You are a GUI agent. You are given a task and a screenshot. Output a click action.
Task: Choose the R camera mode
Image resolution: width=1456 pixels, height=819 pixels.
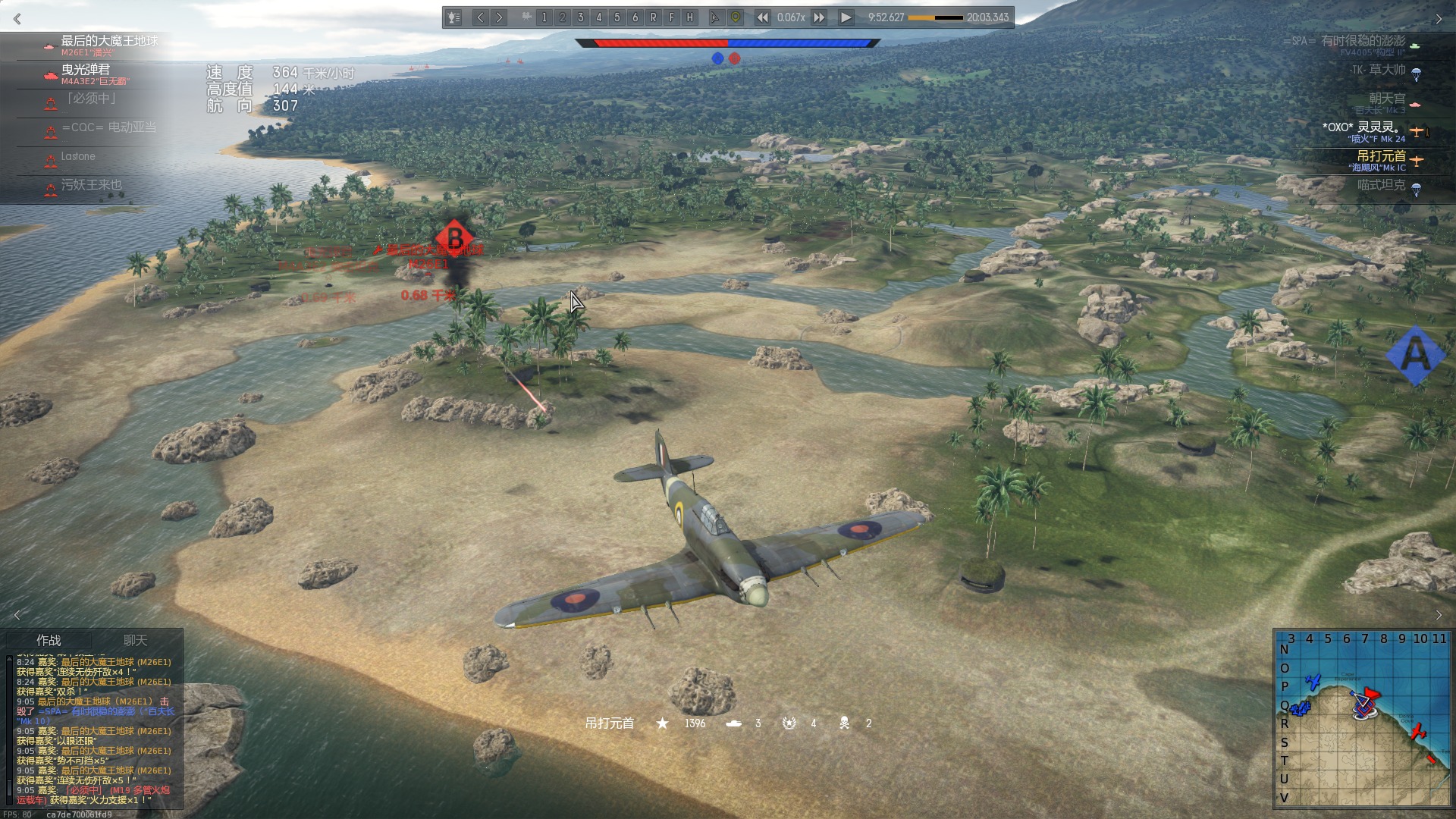(653, 17)
